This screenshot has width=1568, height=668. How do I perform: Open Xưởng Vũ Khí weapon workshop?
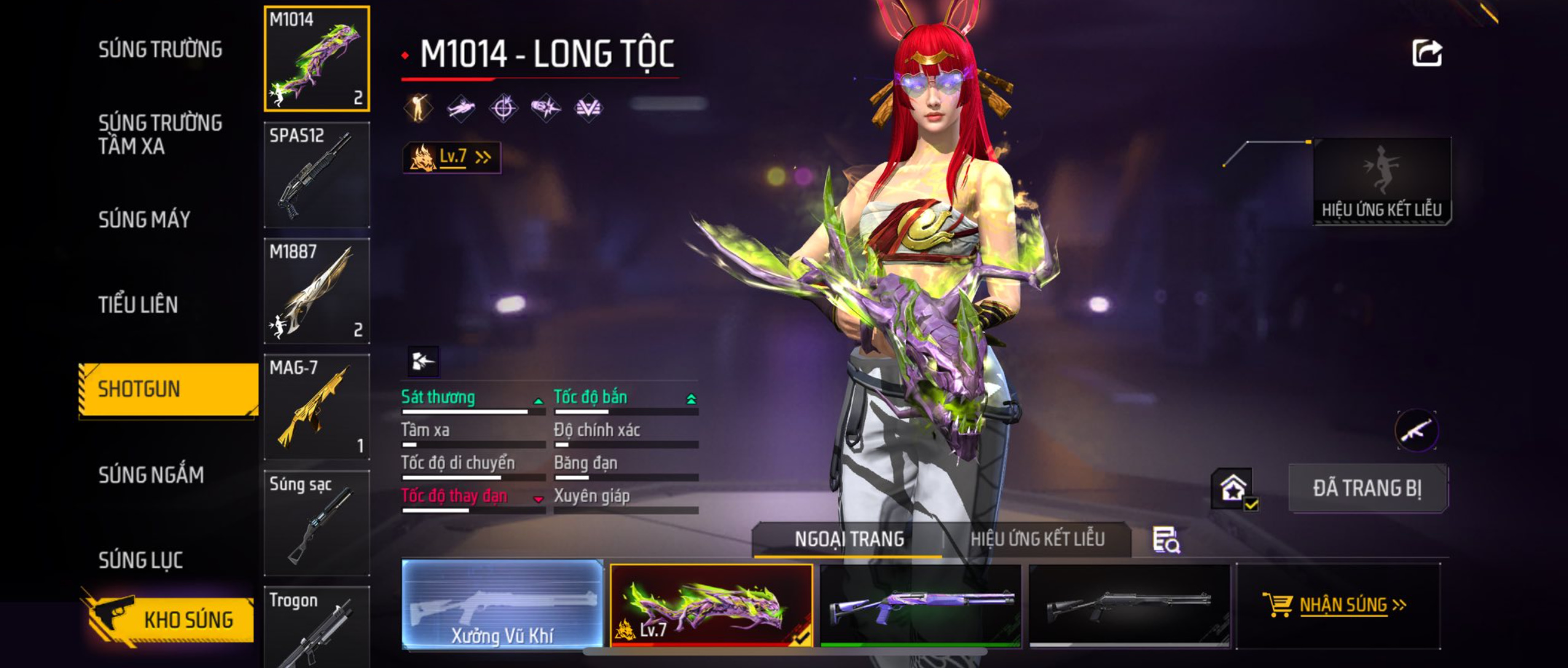pyautogui.click(x=503, y=604)
